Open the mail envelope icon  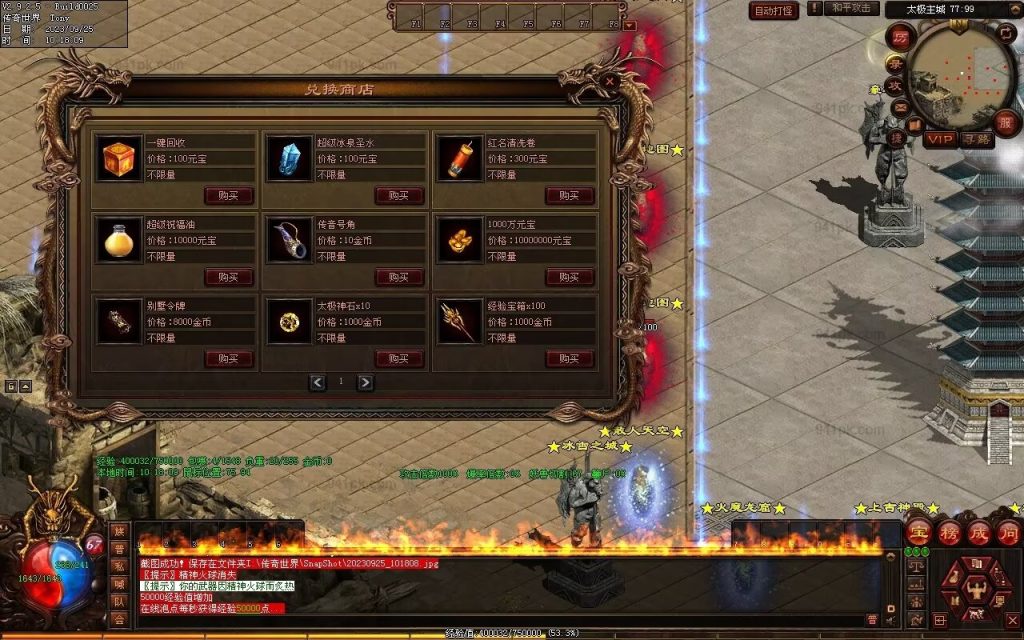(900, 106)
